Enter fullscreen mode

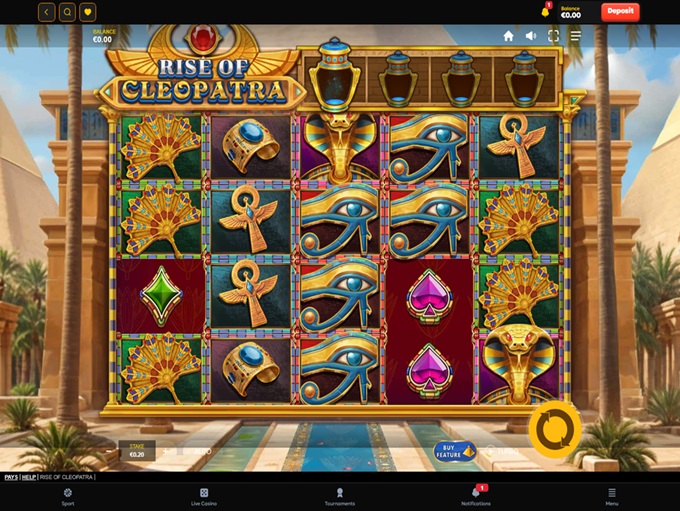(553, 36)
